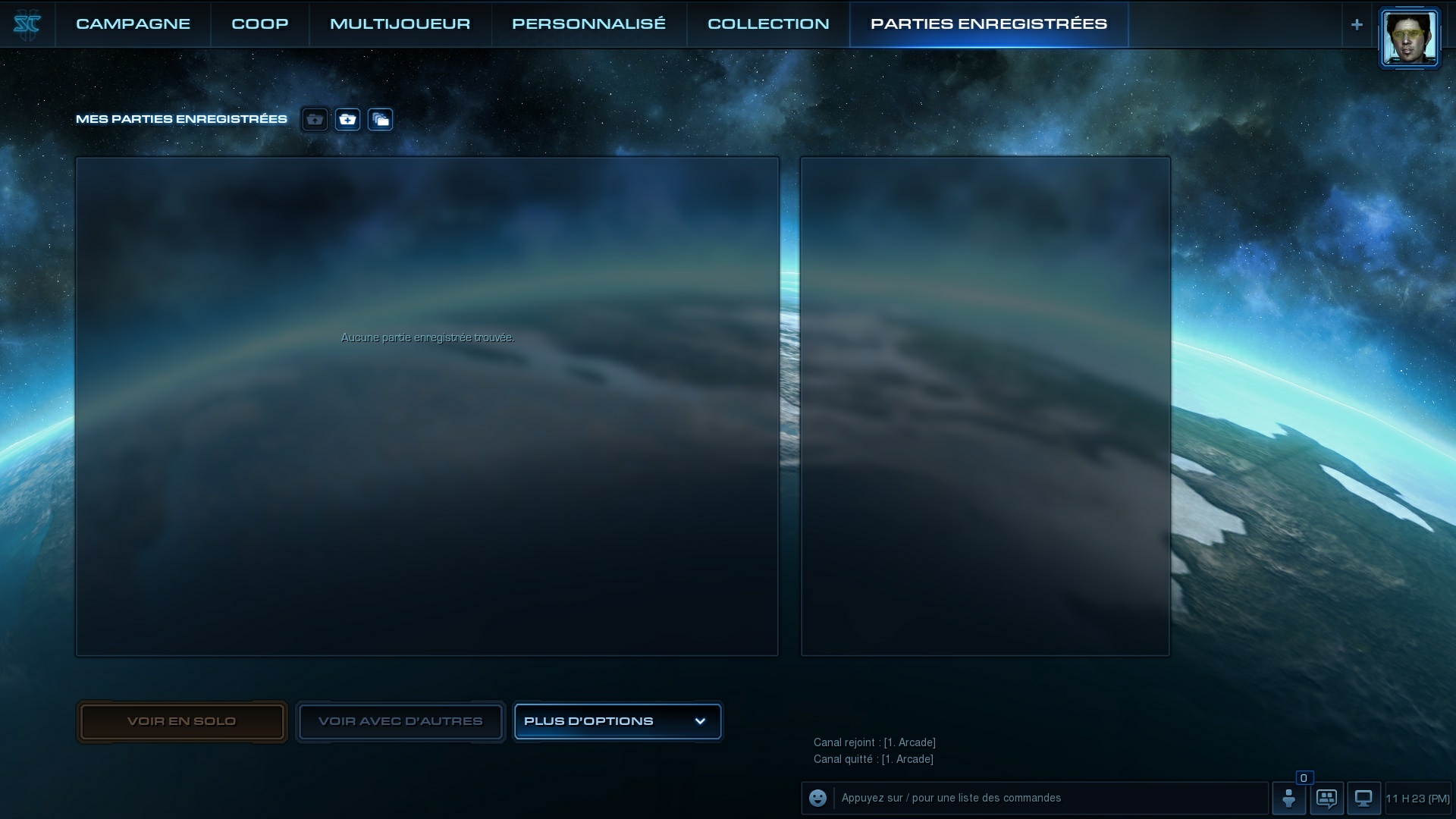Open the chat channels icon
This screenshot has height=819, width=1456.
tap(1326, 798)
